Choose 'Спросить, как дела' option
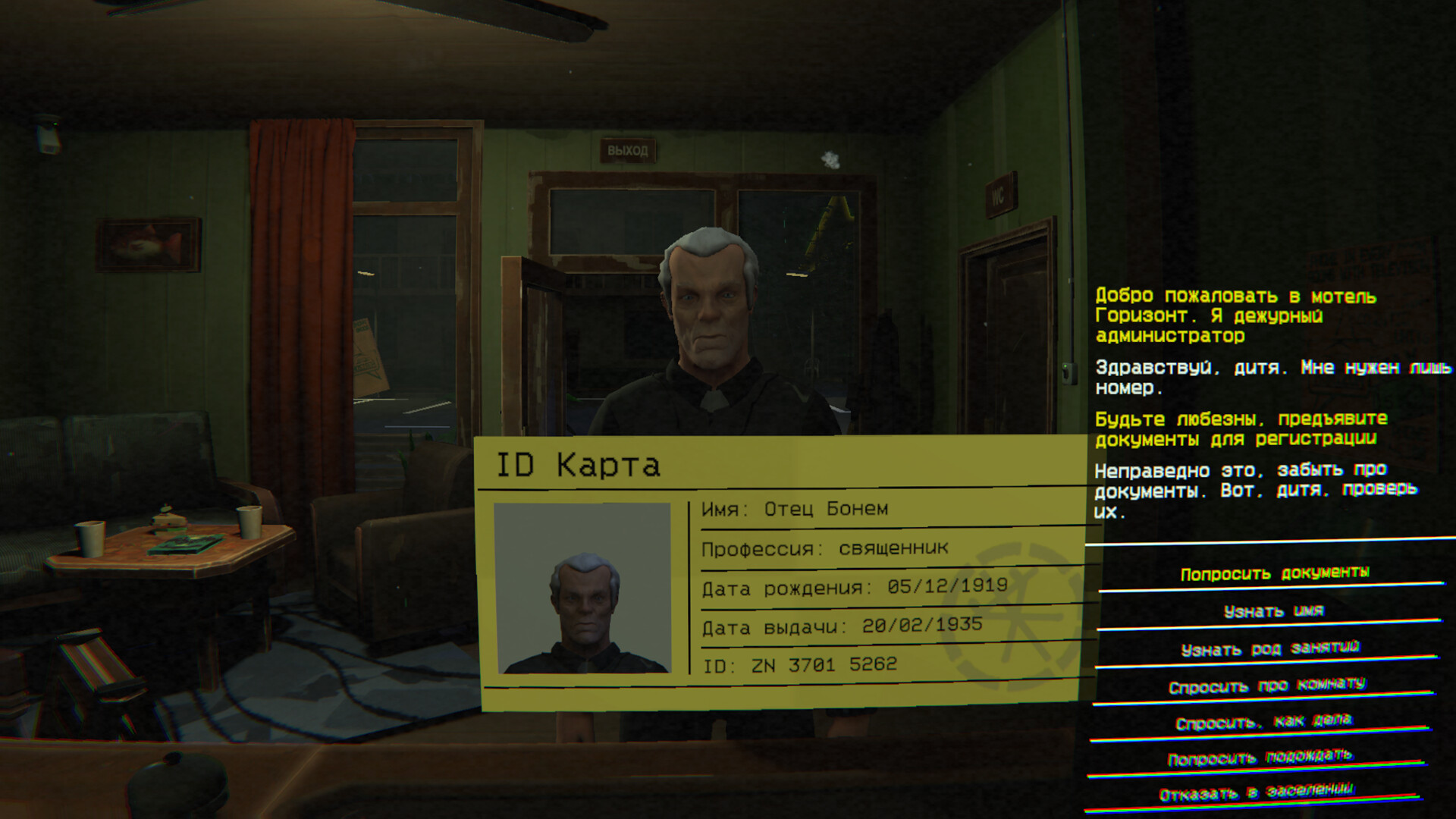The image size is (1456, 819). point(1263,721)
